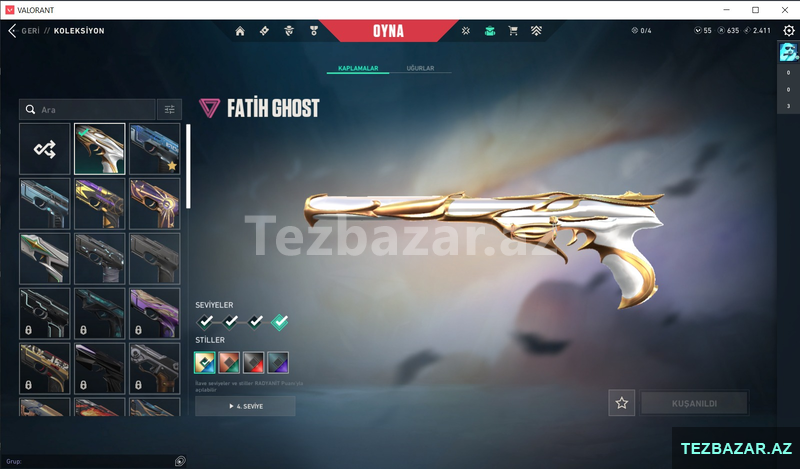Select the blue starred Ghost skin thumbnail
The image size is (800, 469).
[154, 148]
